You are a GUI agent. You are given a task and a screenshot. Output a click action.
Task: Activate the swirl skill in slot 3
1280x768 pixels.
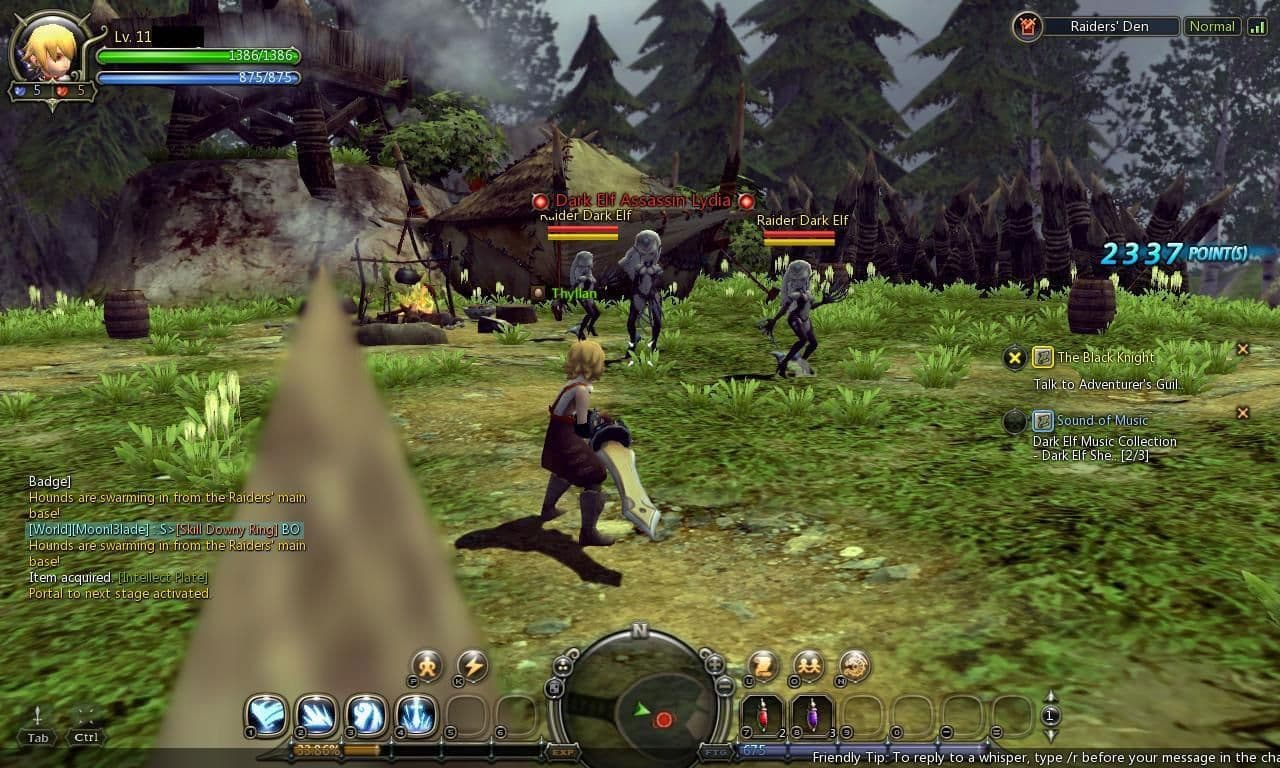pyautogui.click(x=366, y=715)
